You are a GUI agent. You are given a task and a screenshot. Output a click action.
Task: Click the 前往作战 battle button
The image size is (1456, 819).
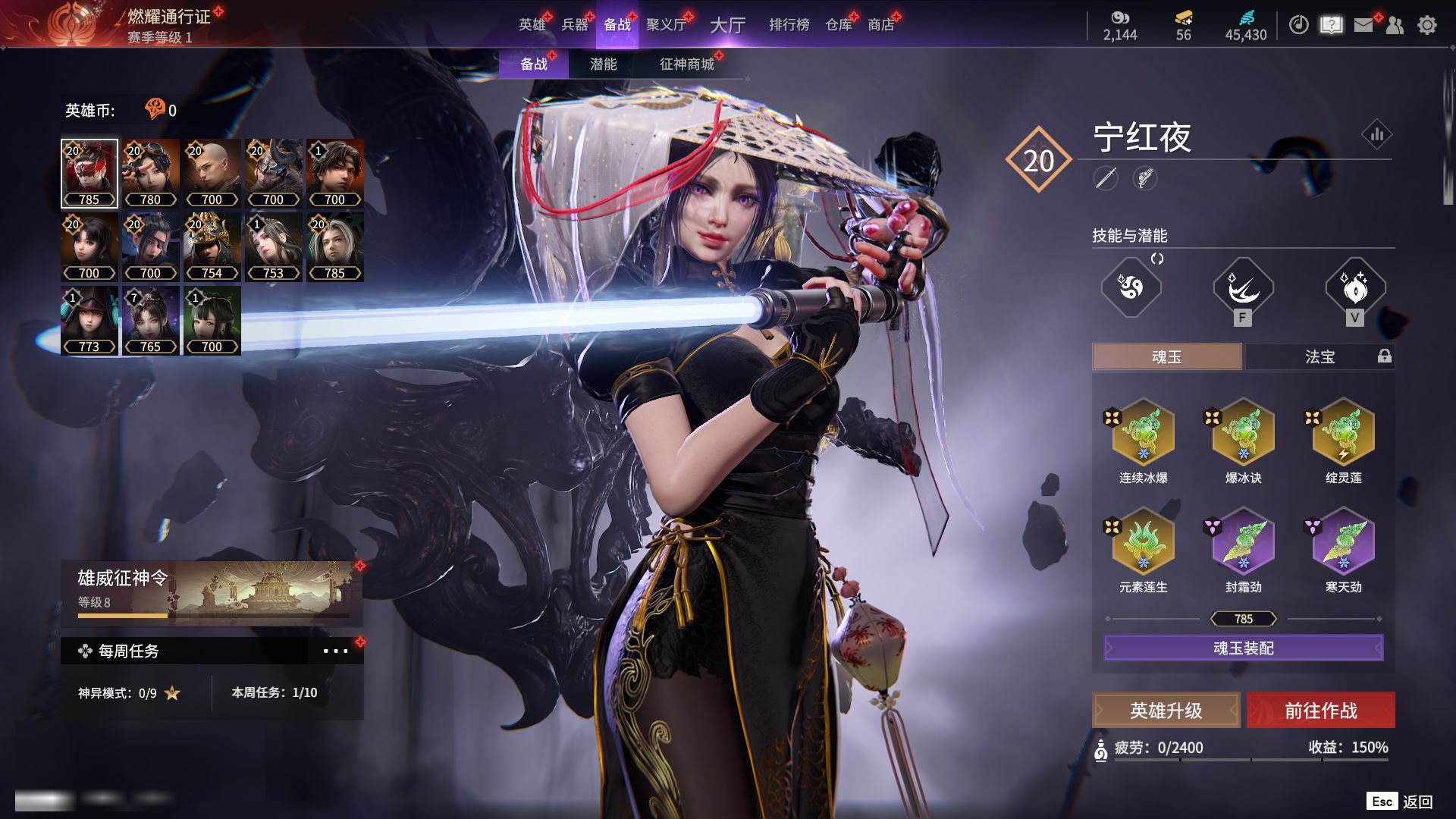[1320, 711]
